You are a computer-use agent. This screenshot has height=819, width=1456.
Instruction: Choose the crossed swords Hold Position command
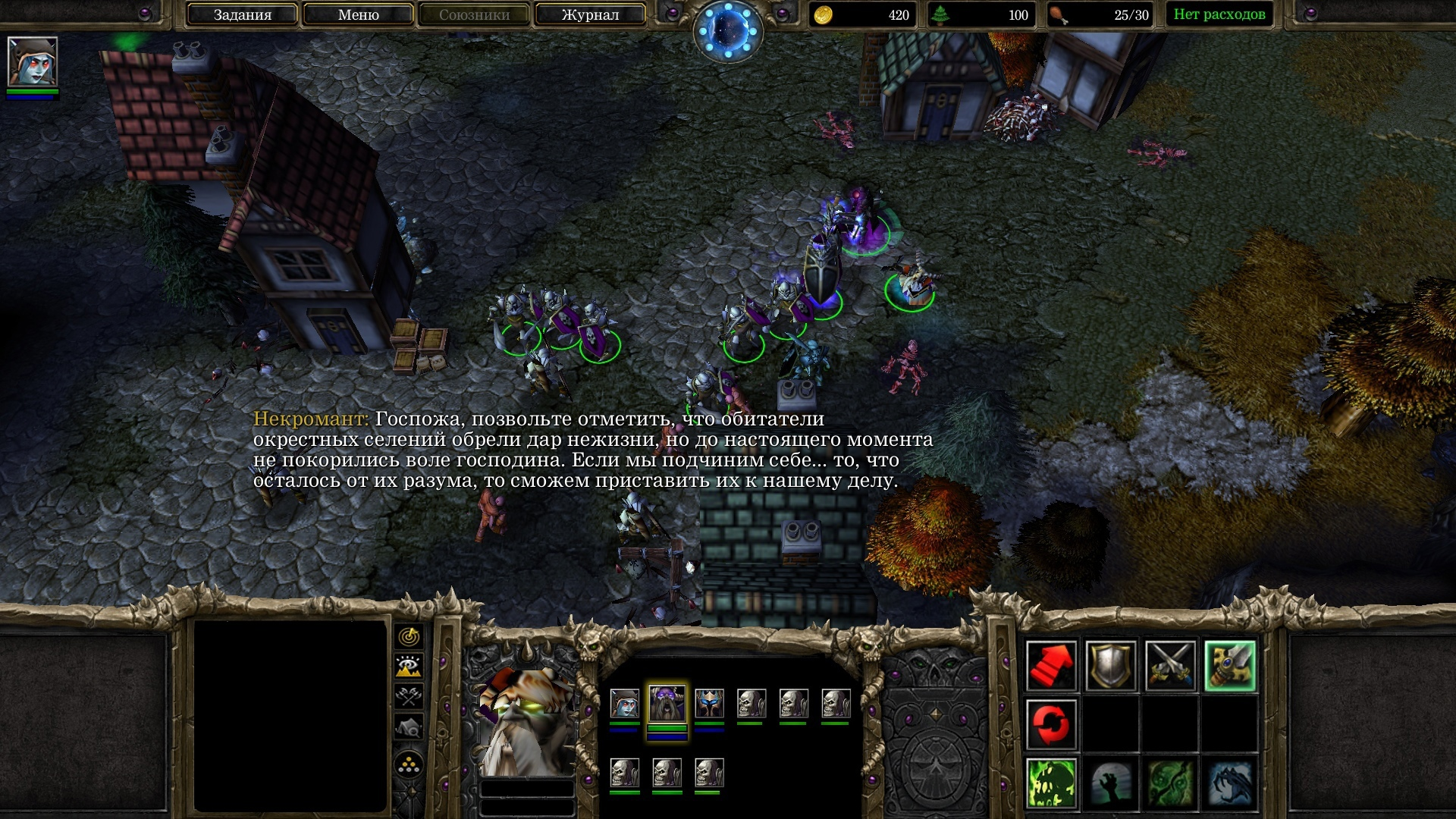[1170, 666]
